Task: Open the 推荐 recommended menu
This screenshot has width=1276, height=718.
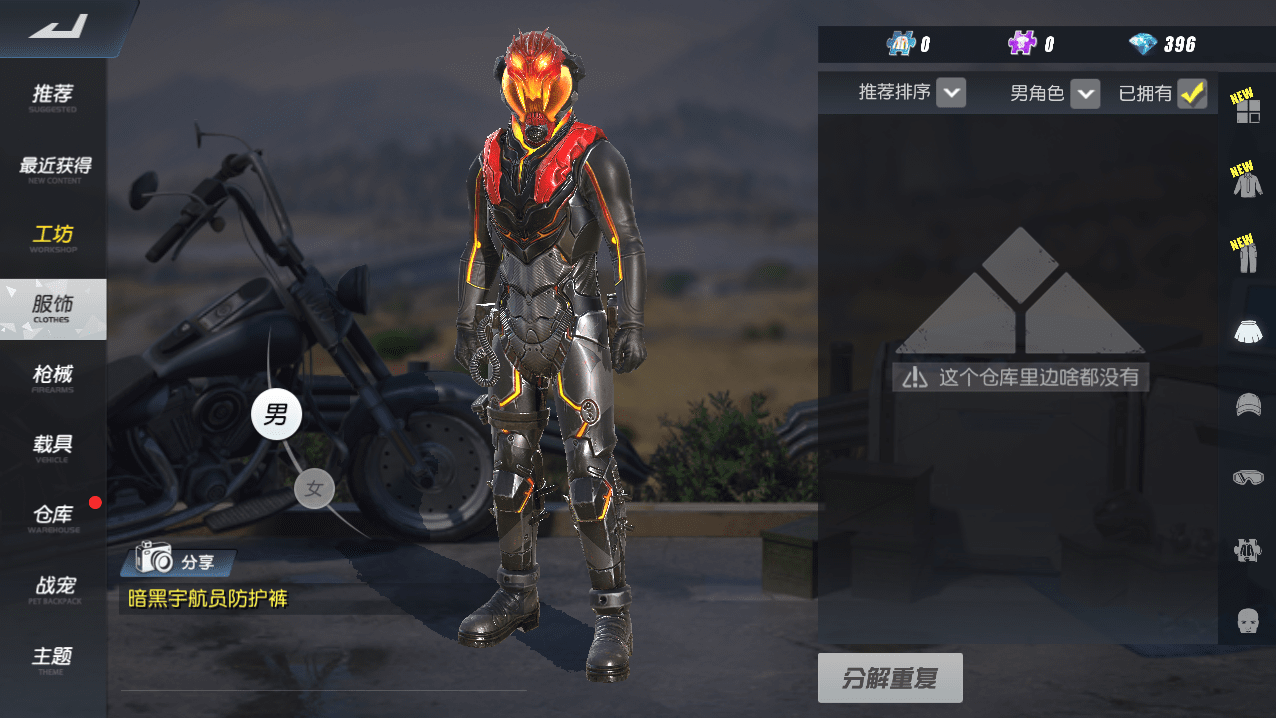Action: (x=53, y=96)
